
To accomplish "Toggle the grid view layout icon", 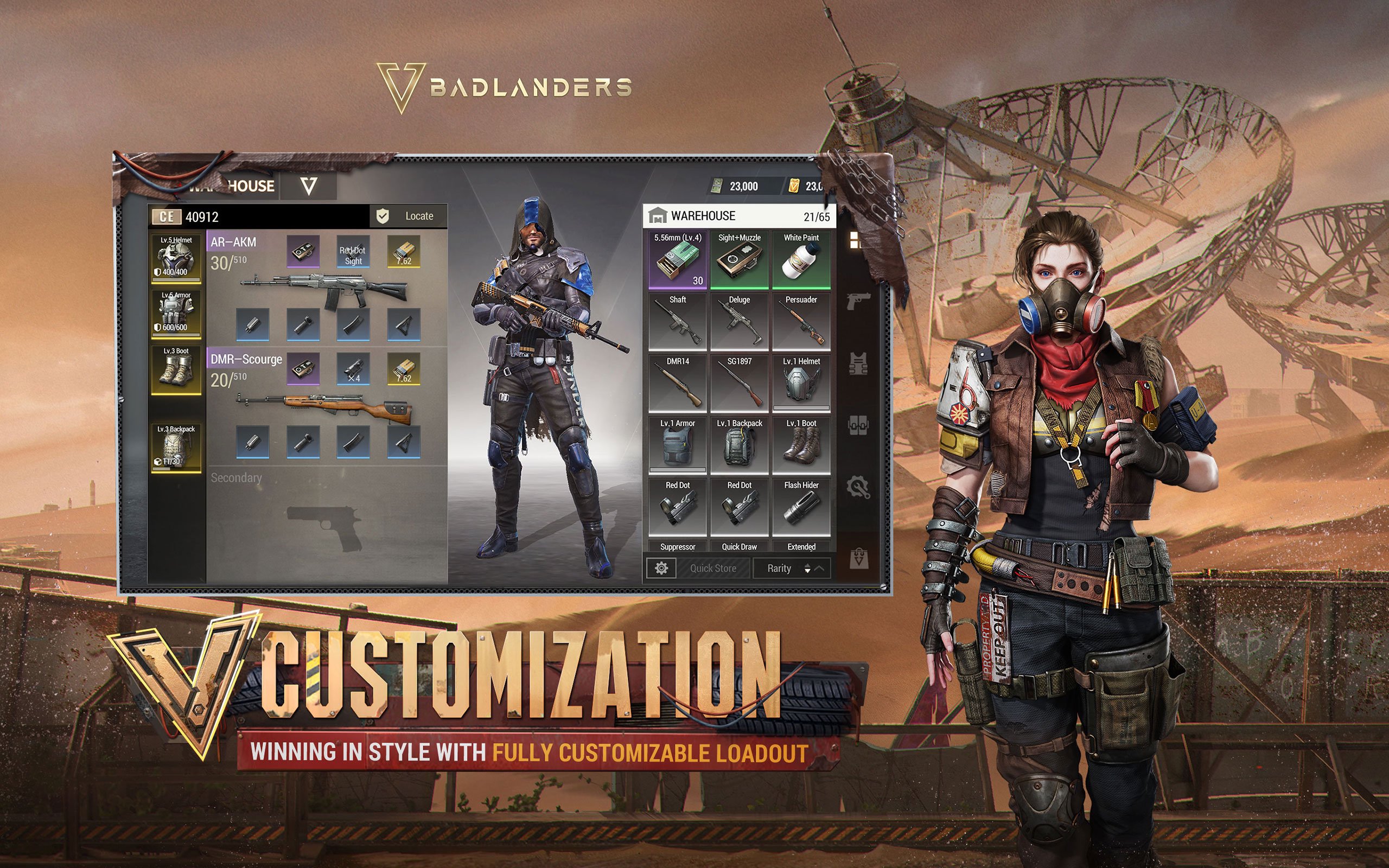I will coord(855,241).
